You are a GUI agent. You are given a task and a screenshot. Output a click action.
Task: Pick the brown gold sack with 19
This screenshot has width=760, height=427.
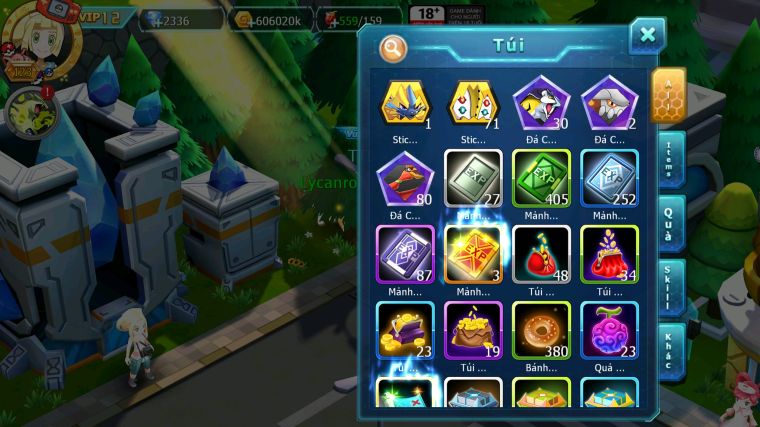(x=473, y=329)
